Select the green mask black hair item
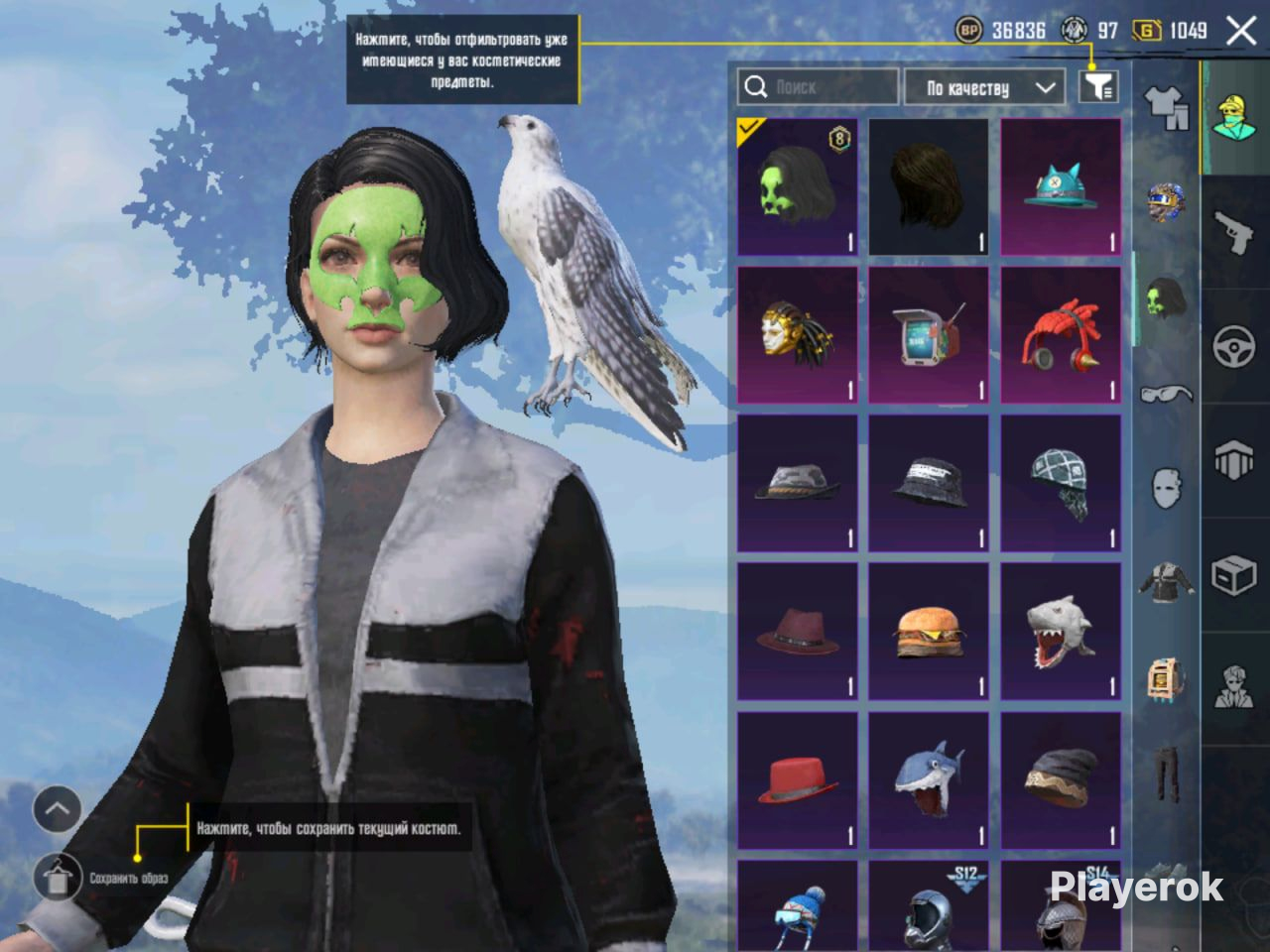The height and width of the screenshot is (952, 1270). pyautogui.click(x=798, y=187)
